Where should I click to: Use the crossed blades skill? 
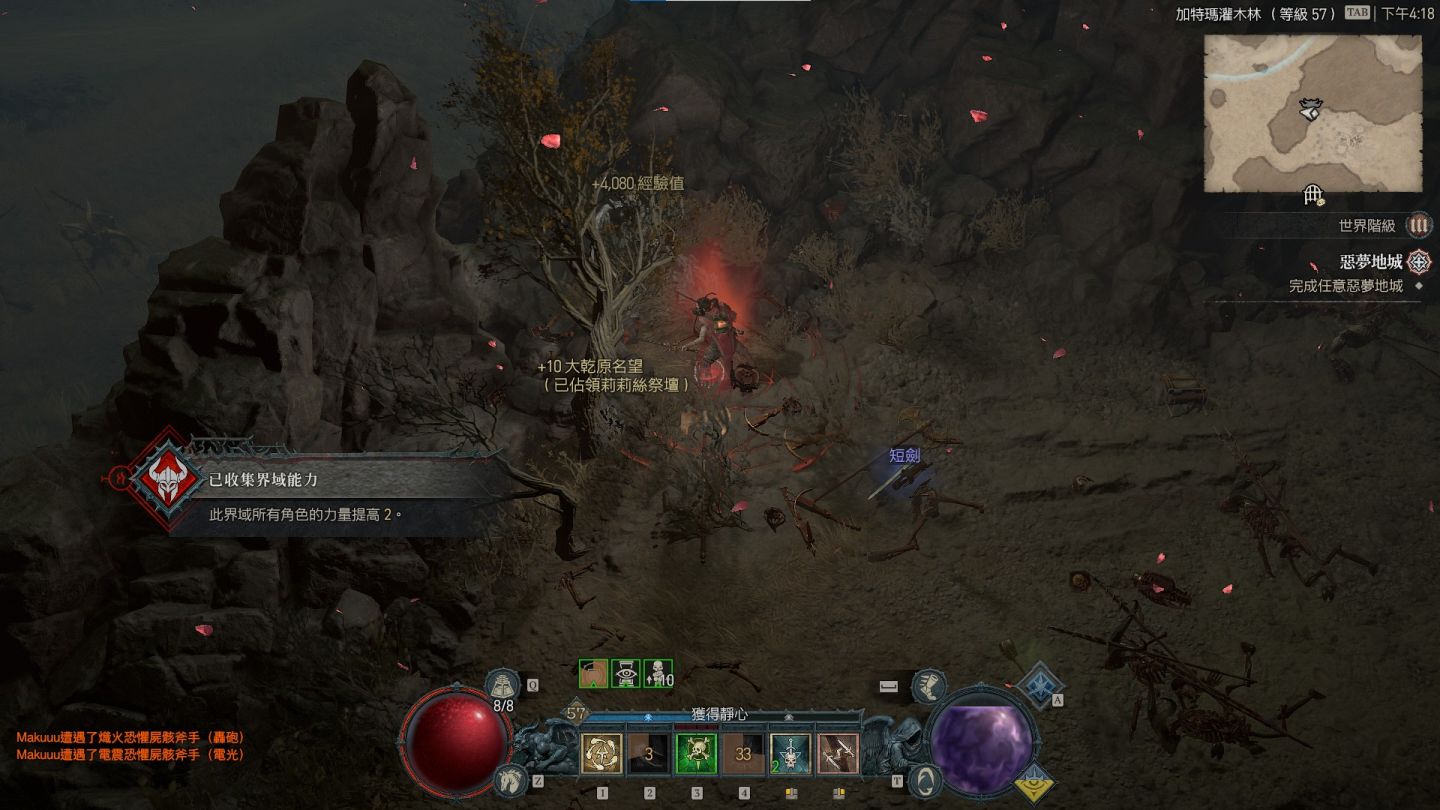[837, 753]
